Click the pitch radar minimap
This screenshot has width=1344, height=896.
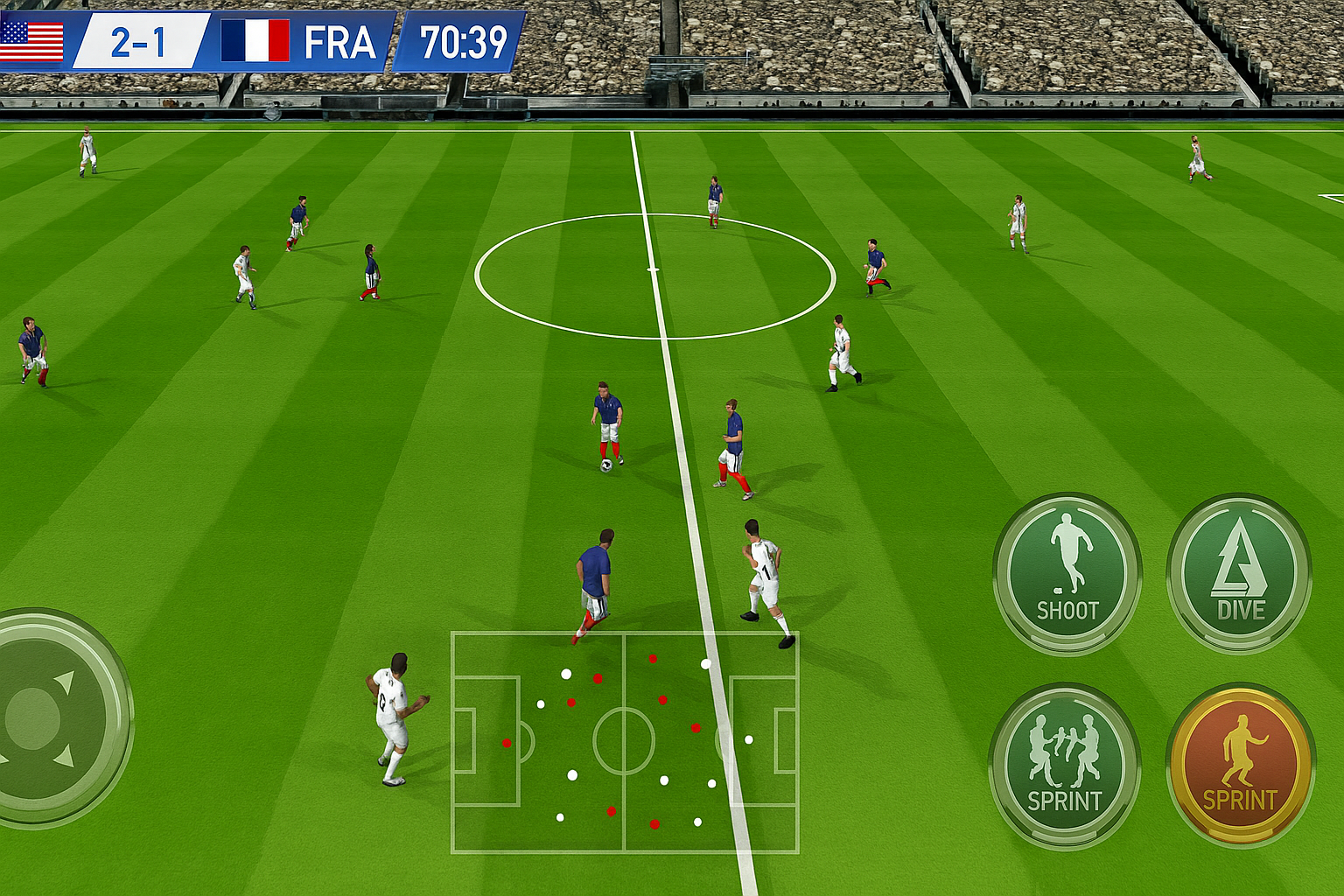pyautogui.click(x=625, y=741)
